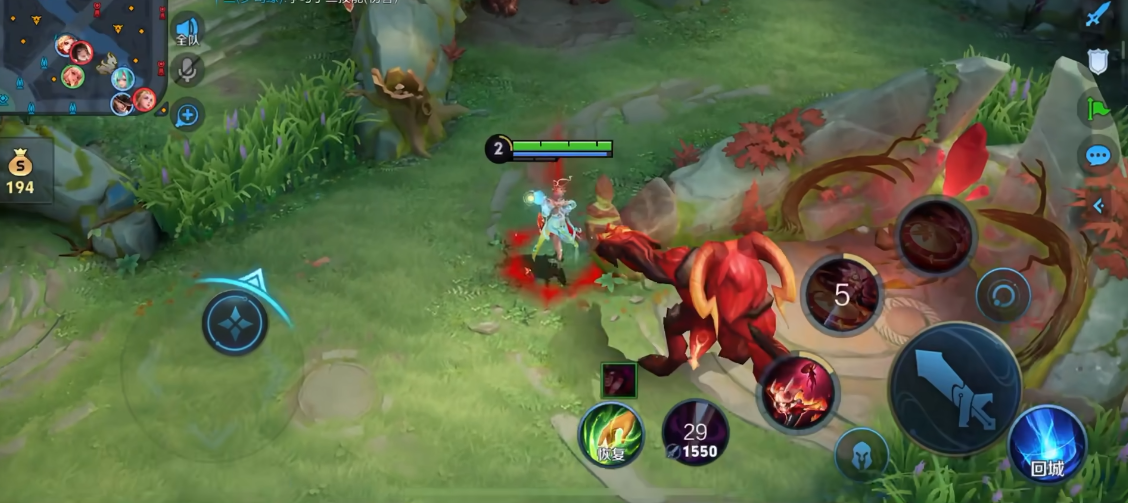Open the minimap

80,56
